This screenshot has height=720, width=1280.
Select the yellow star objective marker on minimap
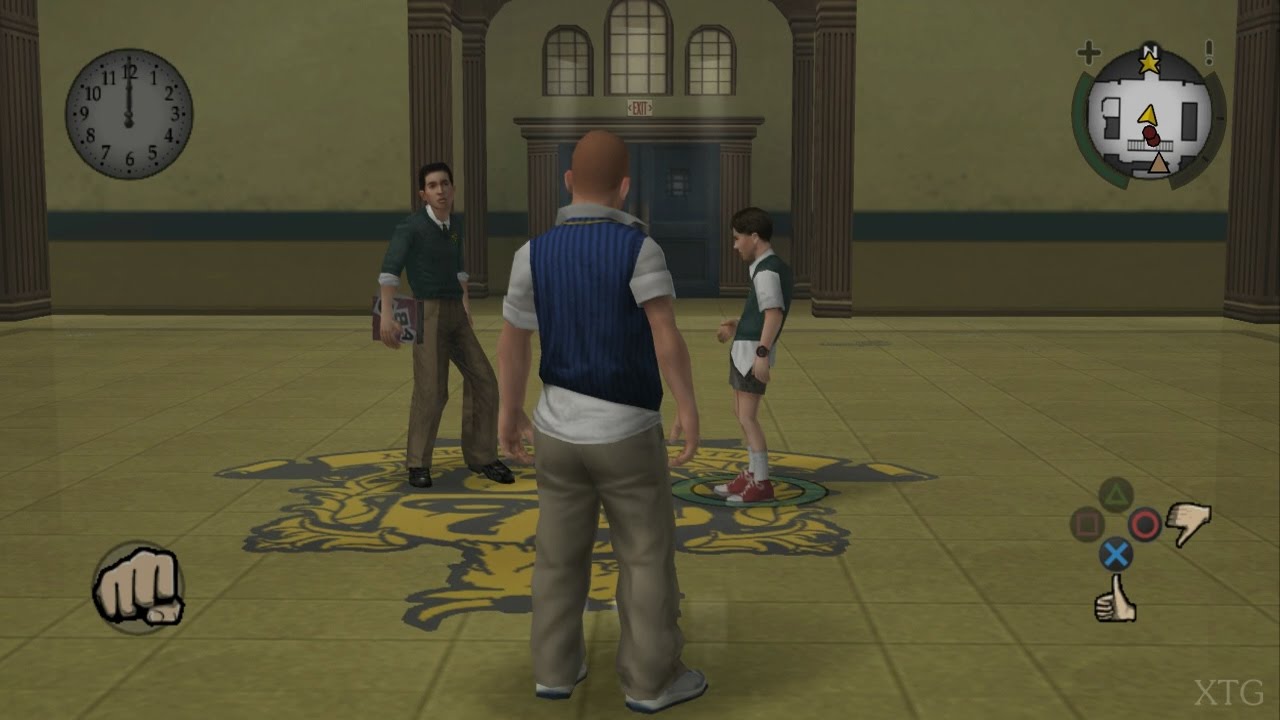[1150, 64]
